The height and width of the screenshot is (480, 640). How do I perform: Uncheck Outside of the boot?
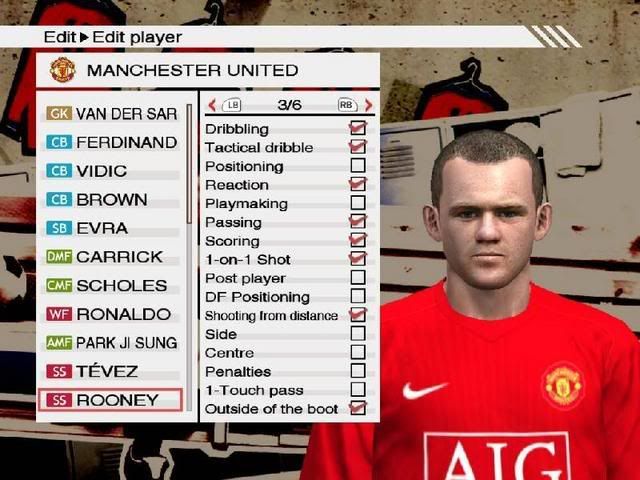point(357,408)
